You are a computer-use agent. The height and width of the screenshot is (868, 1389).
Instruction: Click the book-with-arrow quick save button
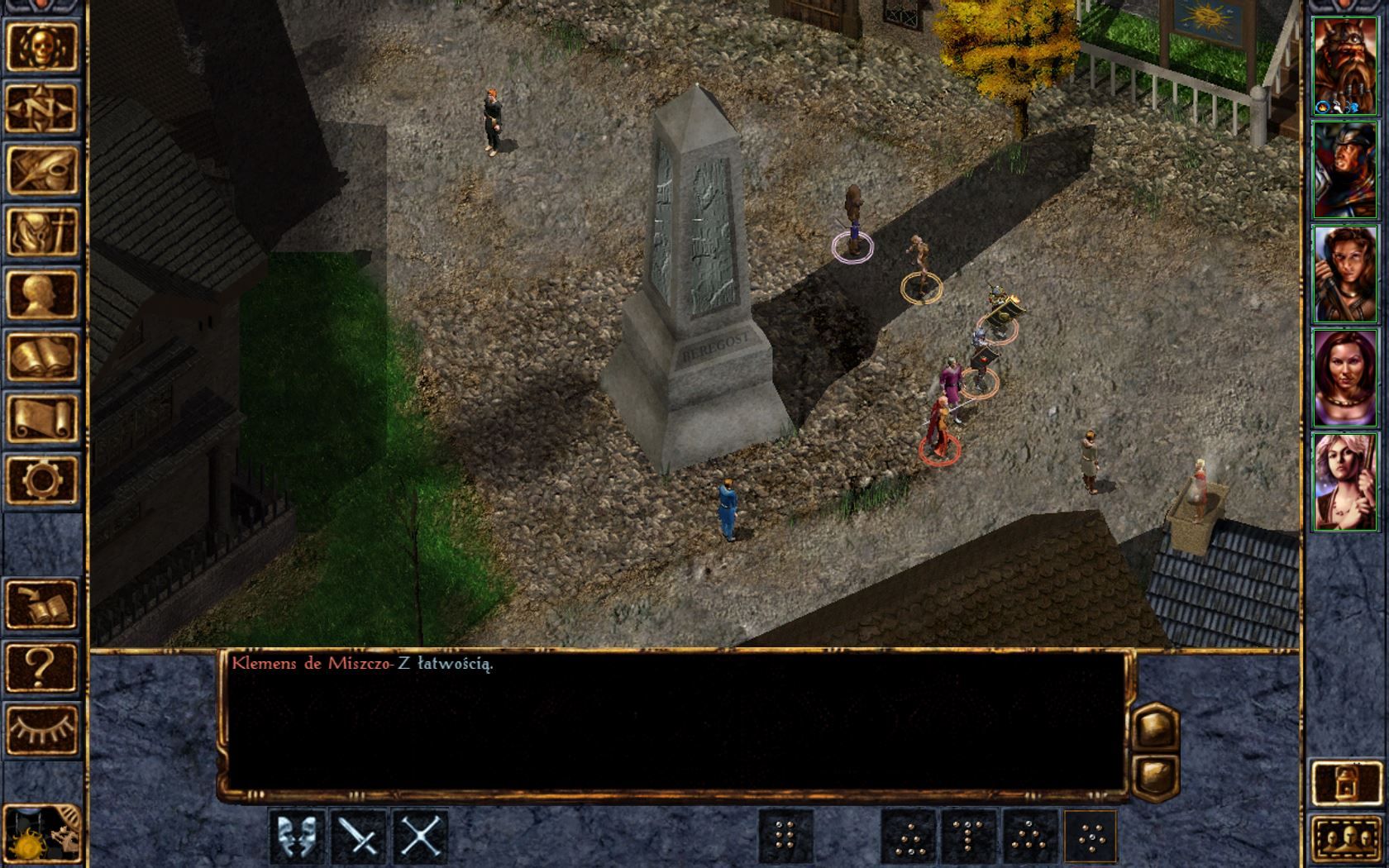pos(42,603)
